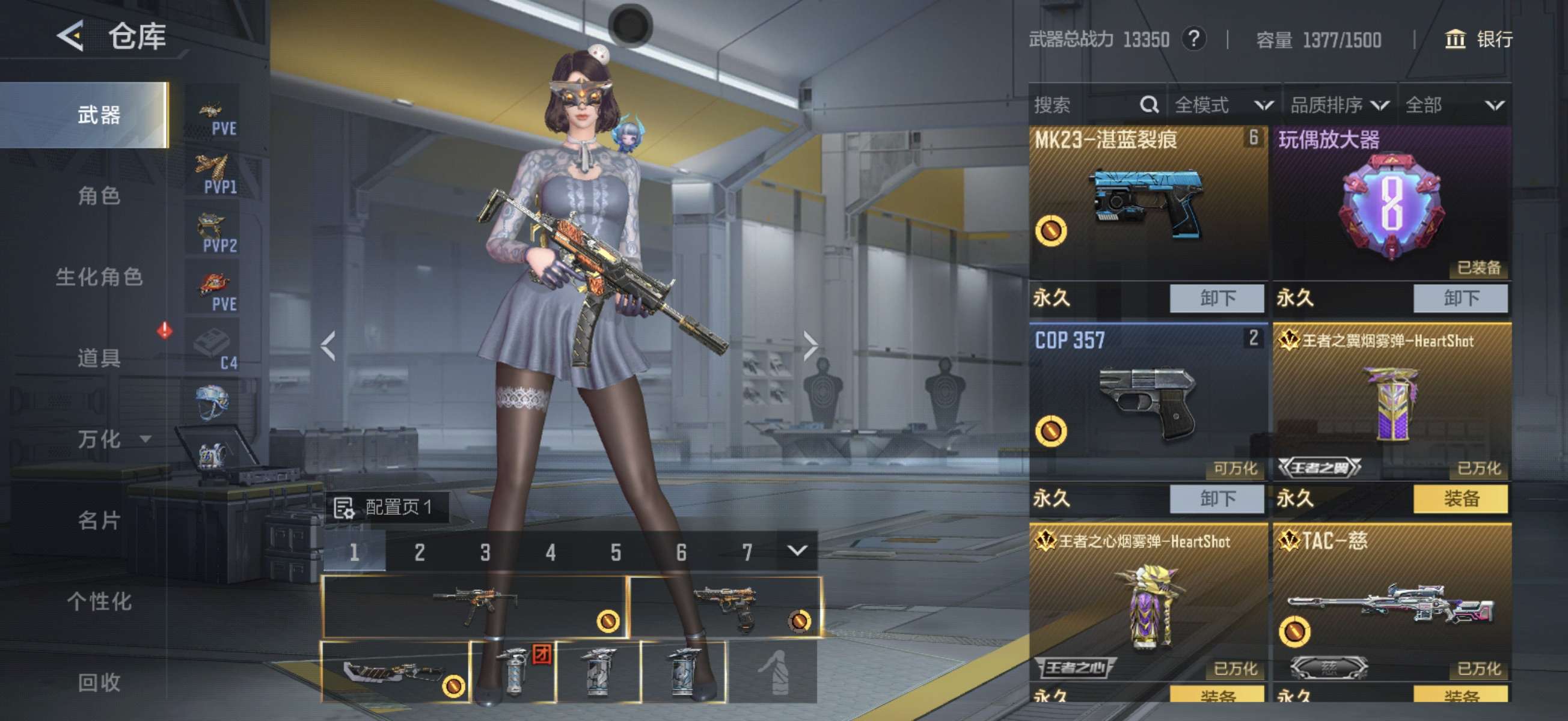
Task: Open the 名片 category
Action: coord(99,520)
